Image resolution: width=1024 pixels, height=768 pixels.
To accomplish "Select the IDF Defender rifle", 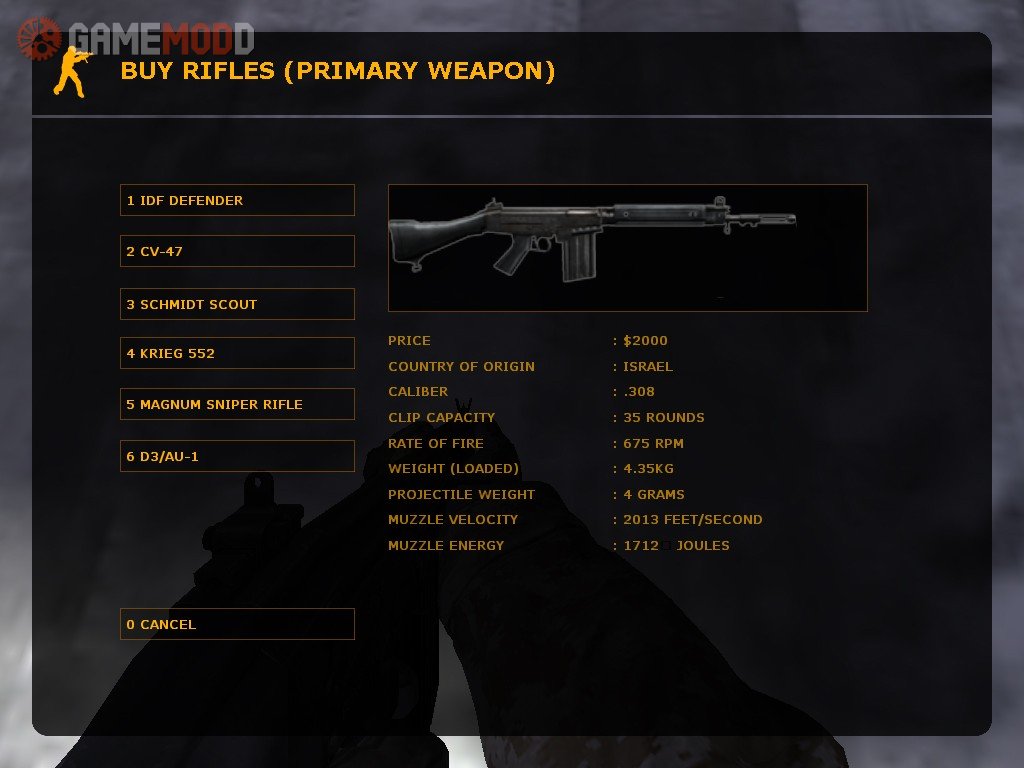I will (237, 200).
